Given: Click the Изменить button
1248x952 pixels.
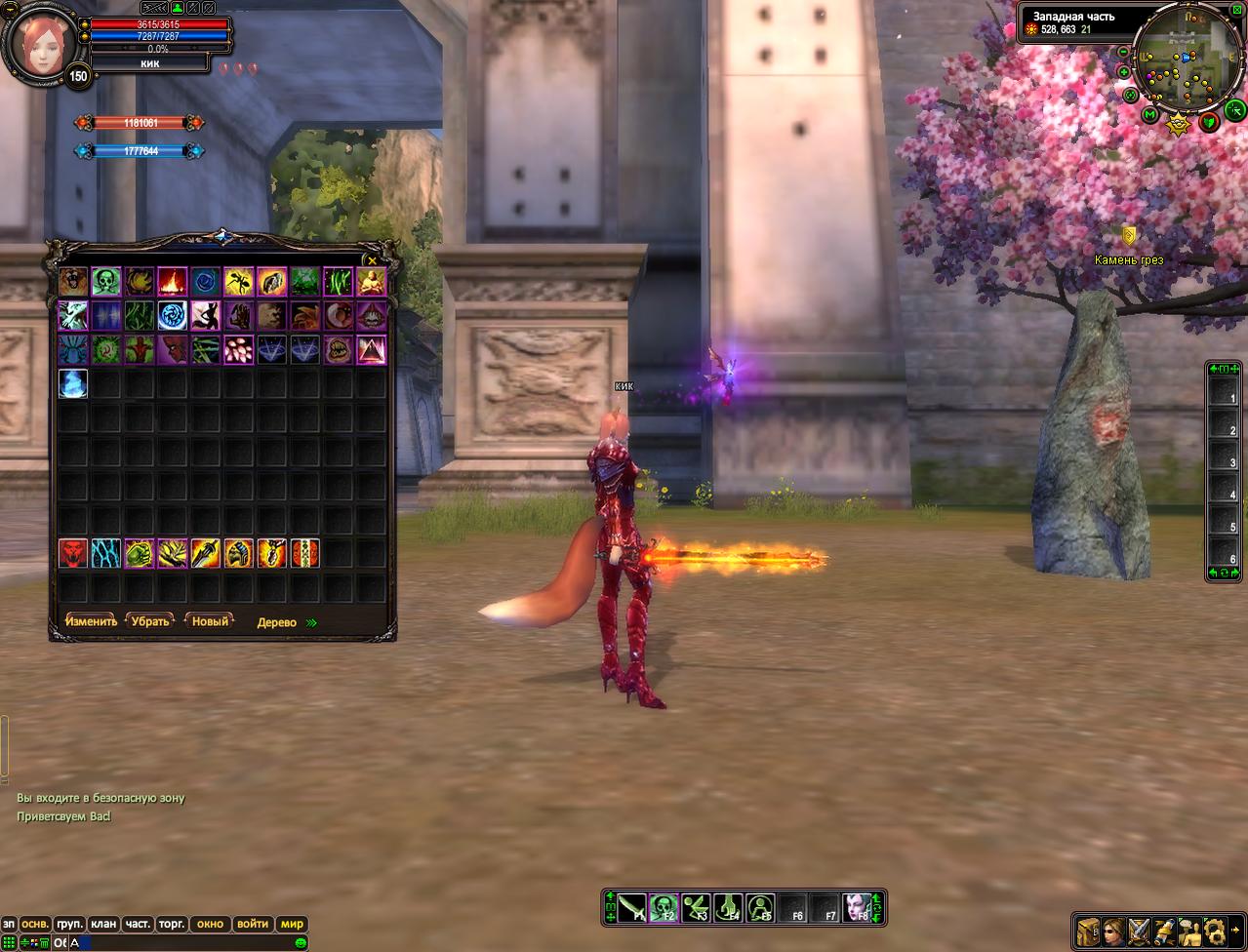Looking at the screenshot, I should 91,621.
